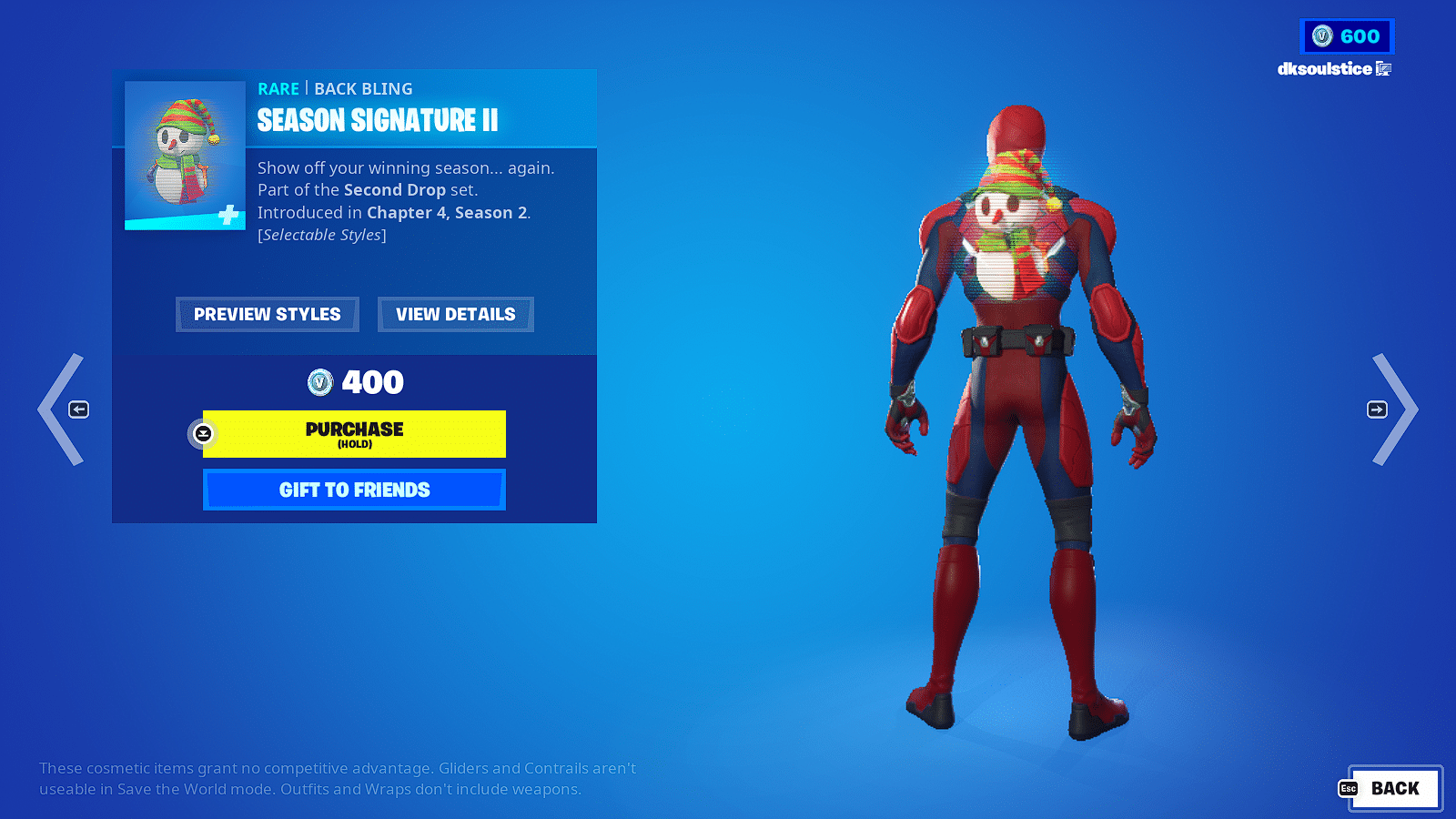Click the RARE Back Bling header
1456x819 pixels.
click(333, 88)
